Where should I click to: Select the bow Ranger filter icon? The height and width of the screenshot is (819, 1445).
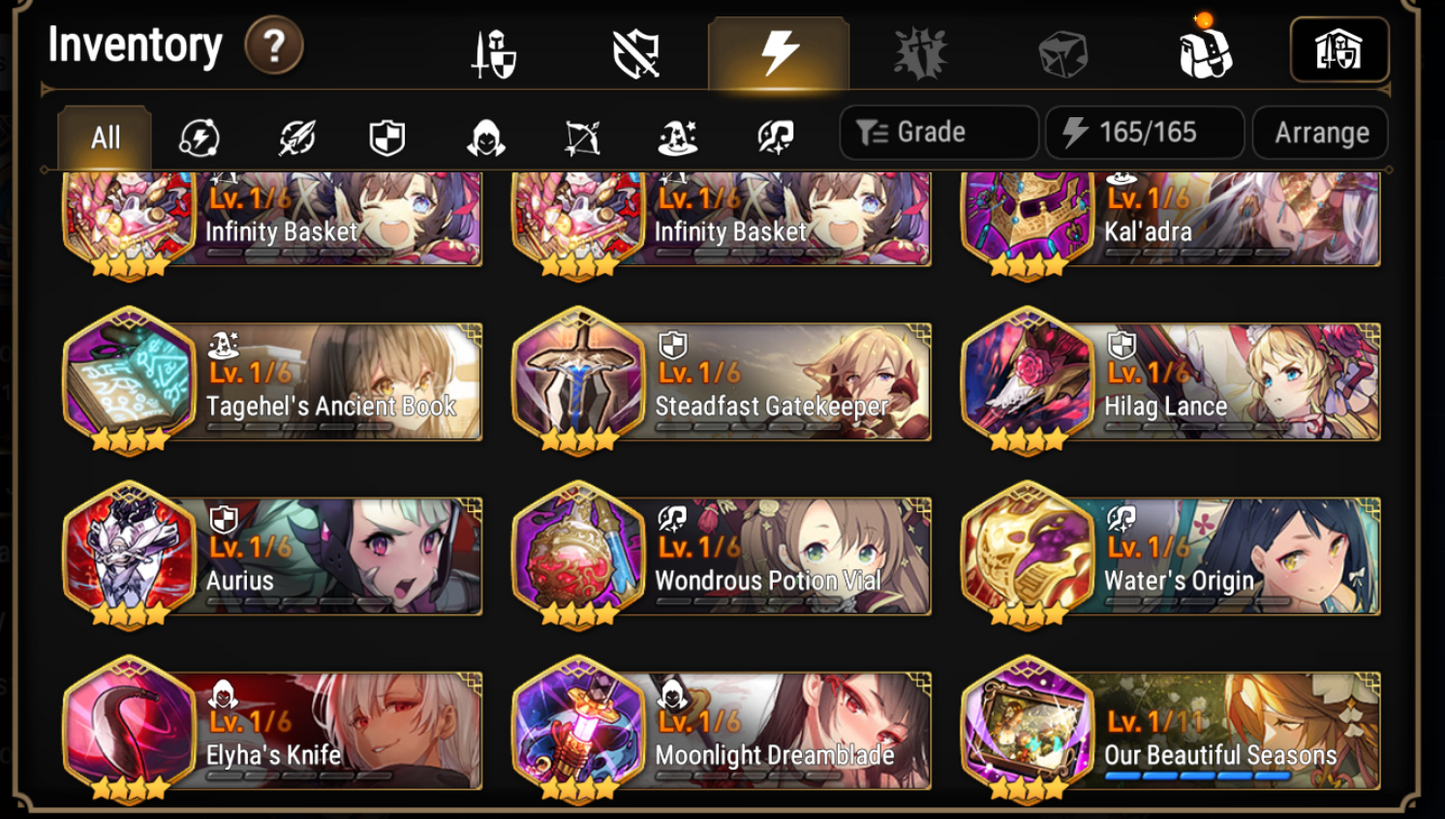pyautogui.click(x=583, y=138)
